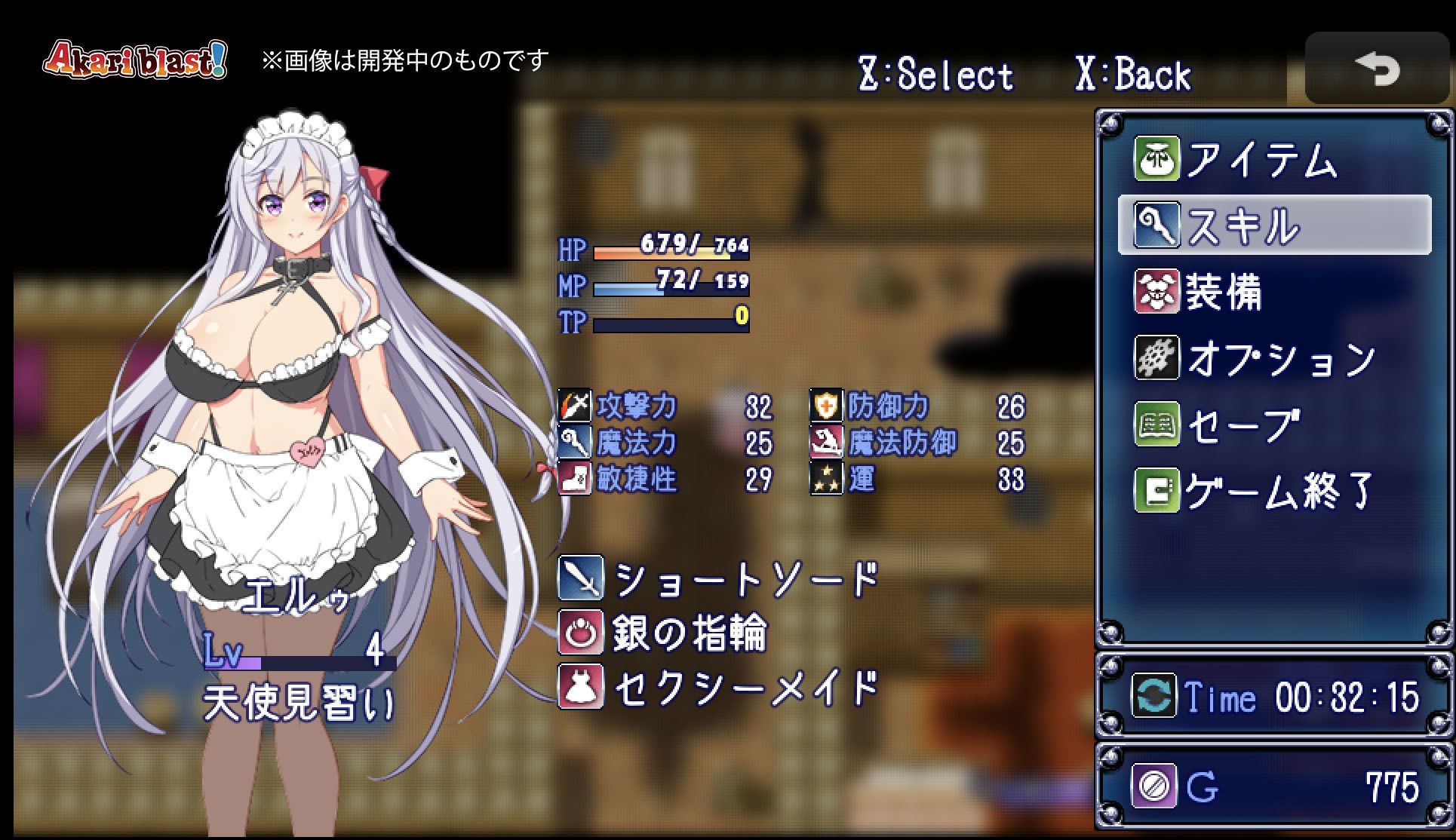Viewport: 1456px width, 840px height.
Task: Select the スキル (Skill) menu entry
Action: coord(1273,225)
